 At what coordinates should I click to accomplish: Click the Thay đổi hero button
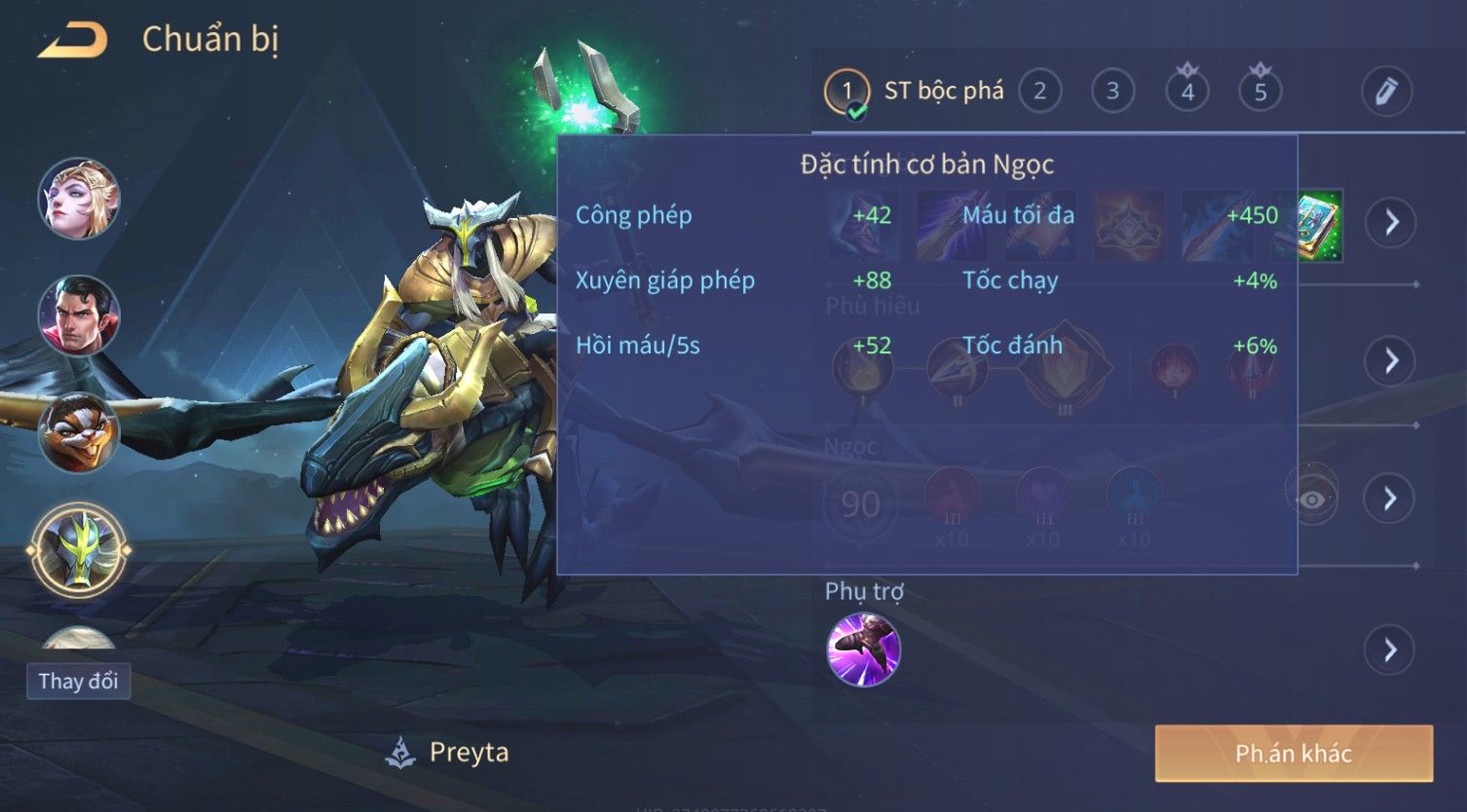[78, 681]
